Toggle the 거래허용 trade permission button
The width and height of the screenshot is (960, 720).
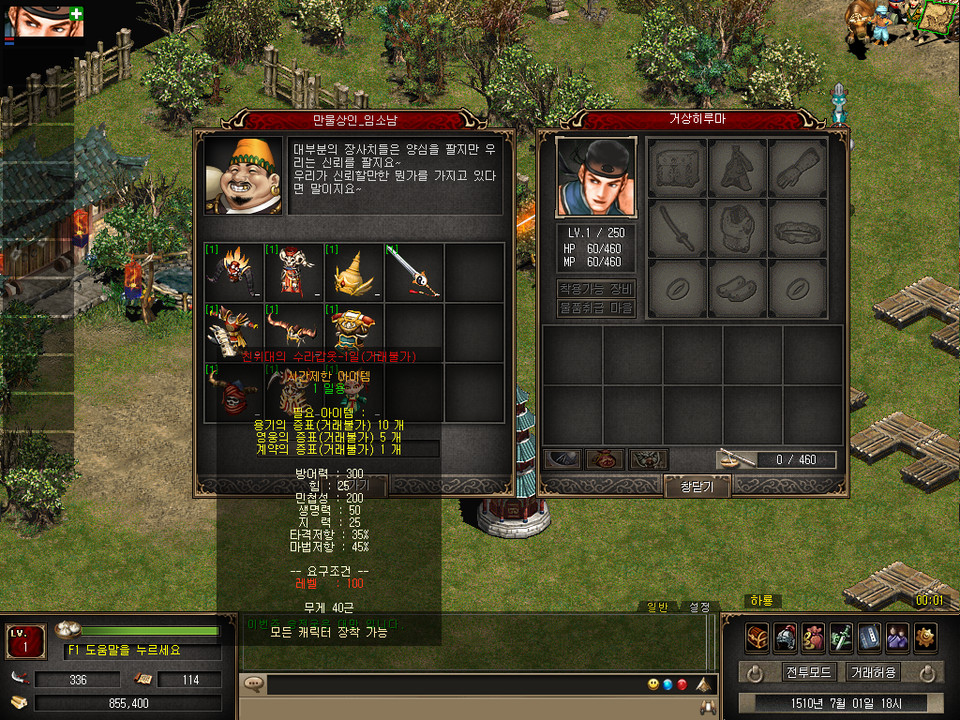tap(873, 672)
